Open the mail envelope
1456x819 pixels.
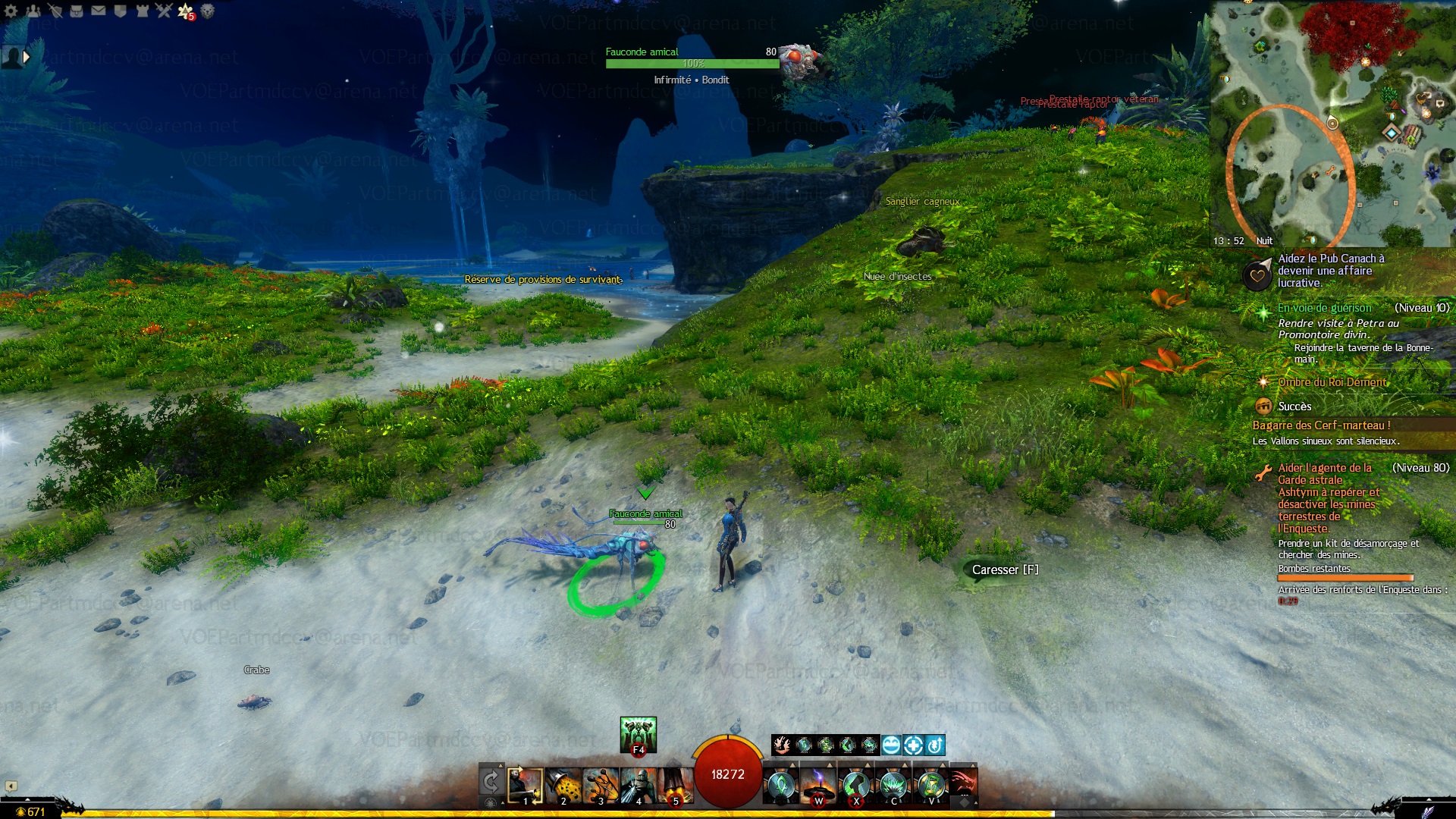pos(99,11)
